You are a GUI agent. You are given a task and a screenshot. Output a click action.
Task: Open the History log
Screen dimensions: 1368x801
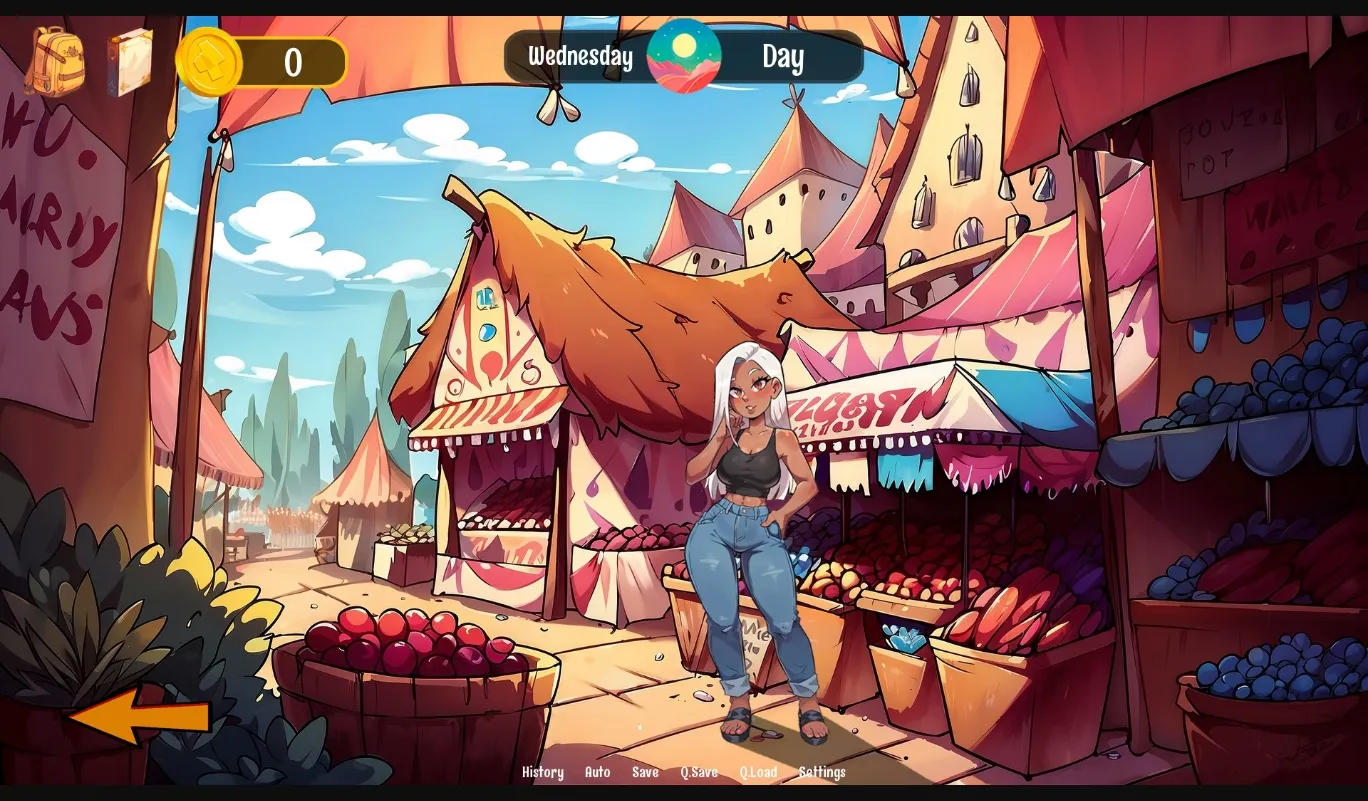click(x=543, y=772)
